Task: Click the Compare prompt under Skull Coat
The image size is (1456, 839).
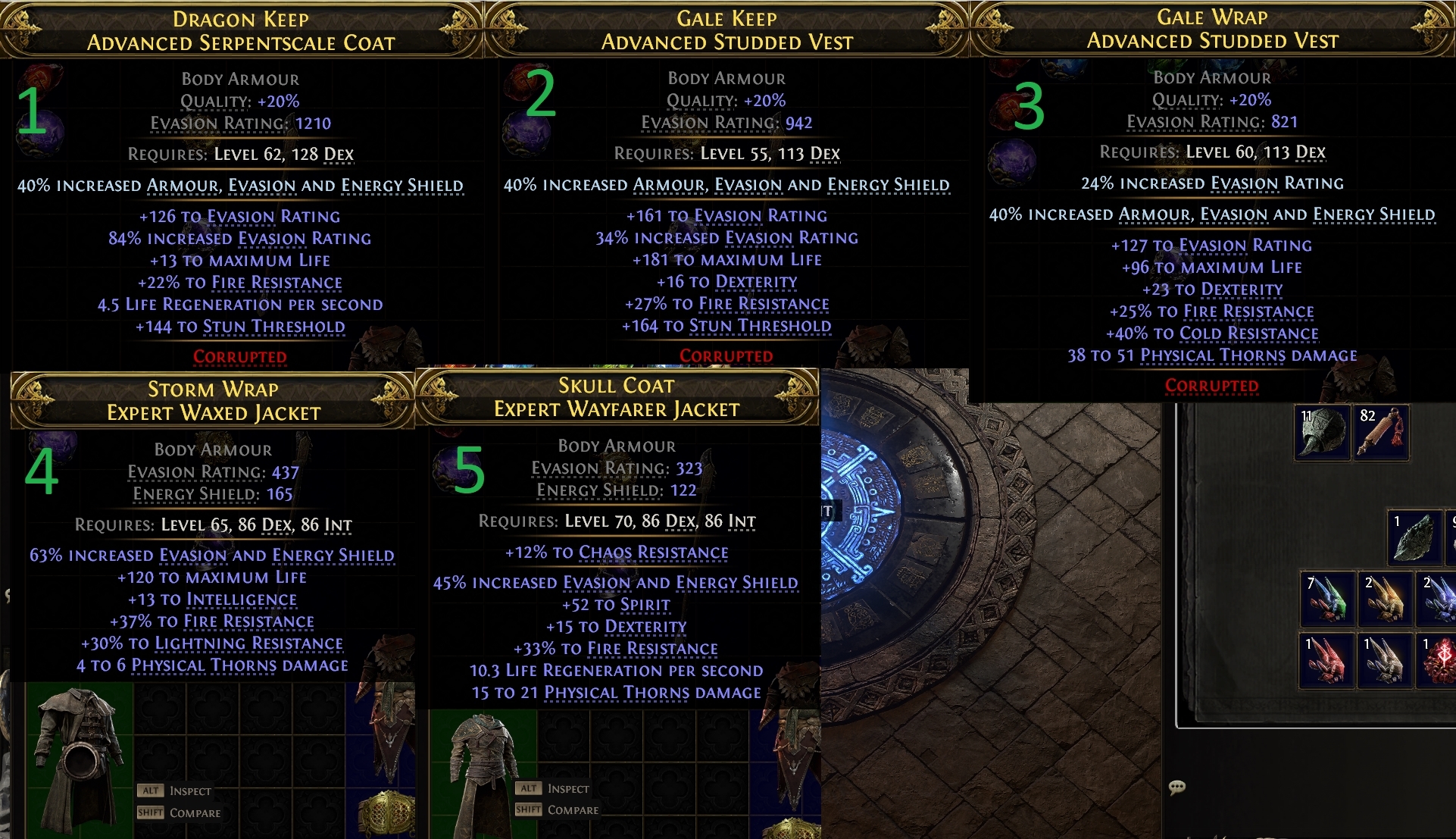Action: pyautogui.click(x=572, y=809)
